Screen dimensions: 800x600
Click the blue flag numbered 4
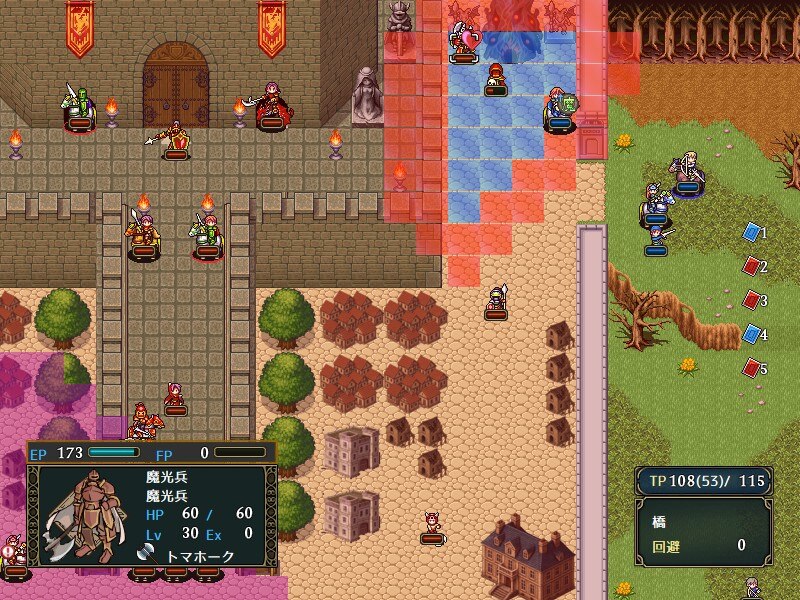pos(751,334)
